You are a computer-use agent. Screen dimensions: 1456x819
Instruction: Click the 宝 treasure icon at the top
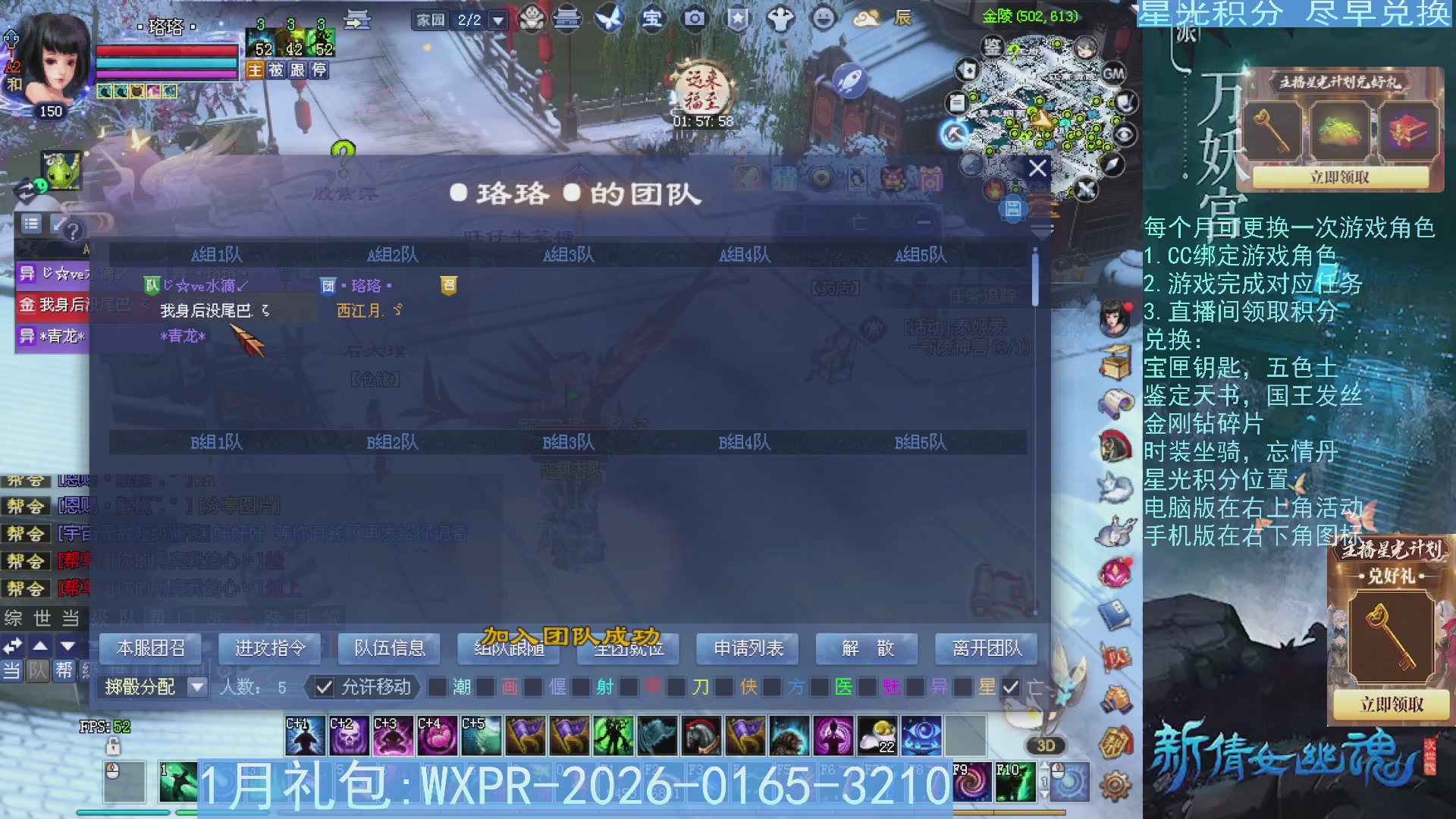[652, 20]
